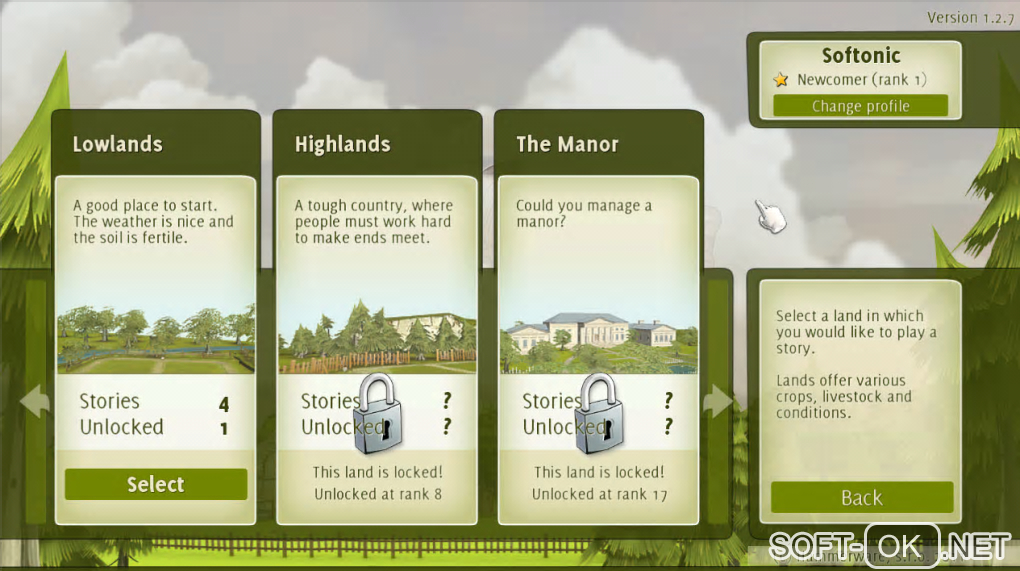Show previous lands with left arrow
This screenshot has height=571, width=1020.
pyautogui.click(x=34, y=402)
